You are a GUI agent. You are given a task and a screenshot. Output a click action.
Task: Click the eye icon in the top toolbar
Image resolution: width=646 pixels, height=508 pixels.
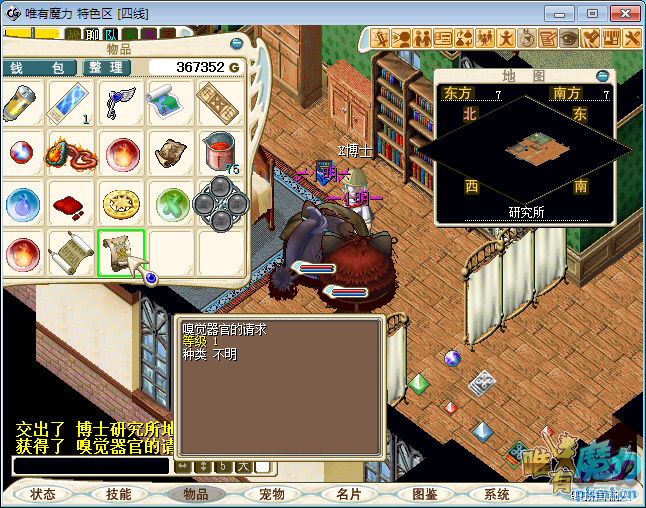tap(569, 38)
